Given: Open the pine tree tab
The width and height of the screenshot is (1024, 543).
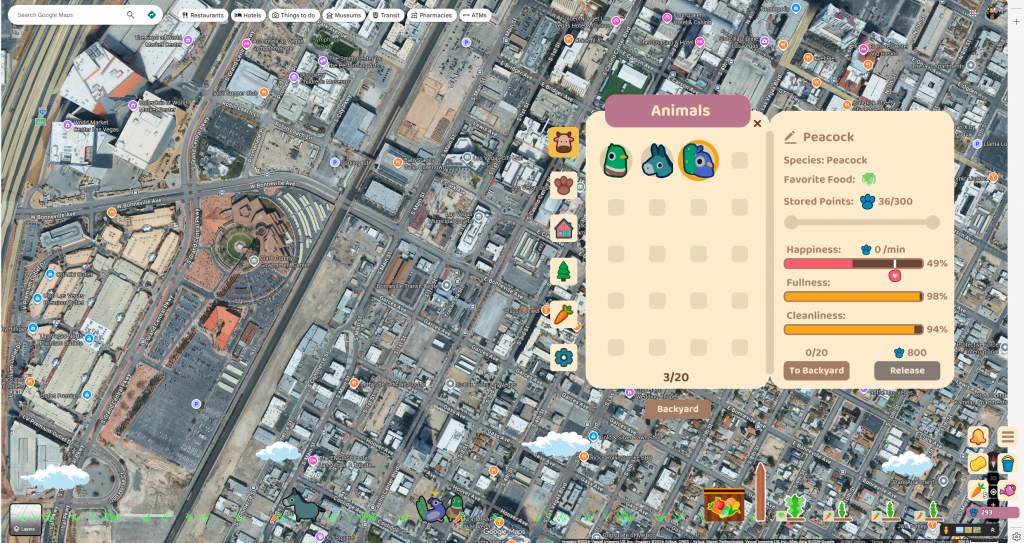Looking at the screenshot, I should (x=563, y=271).
